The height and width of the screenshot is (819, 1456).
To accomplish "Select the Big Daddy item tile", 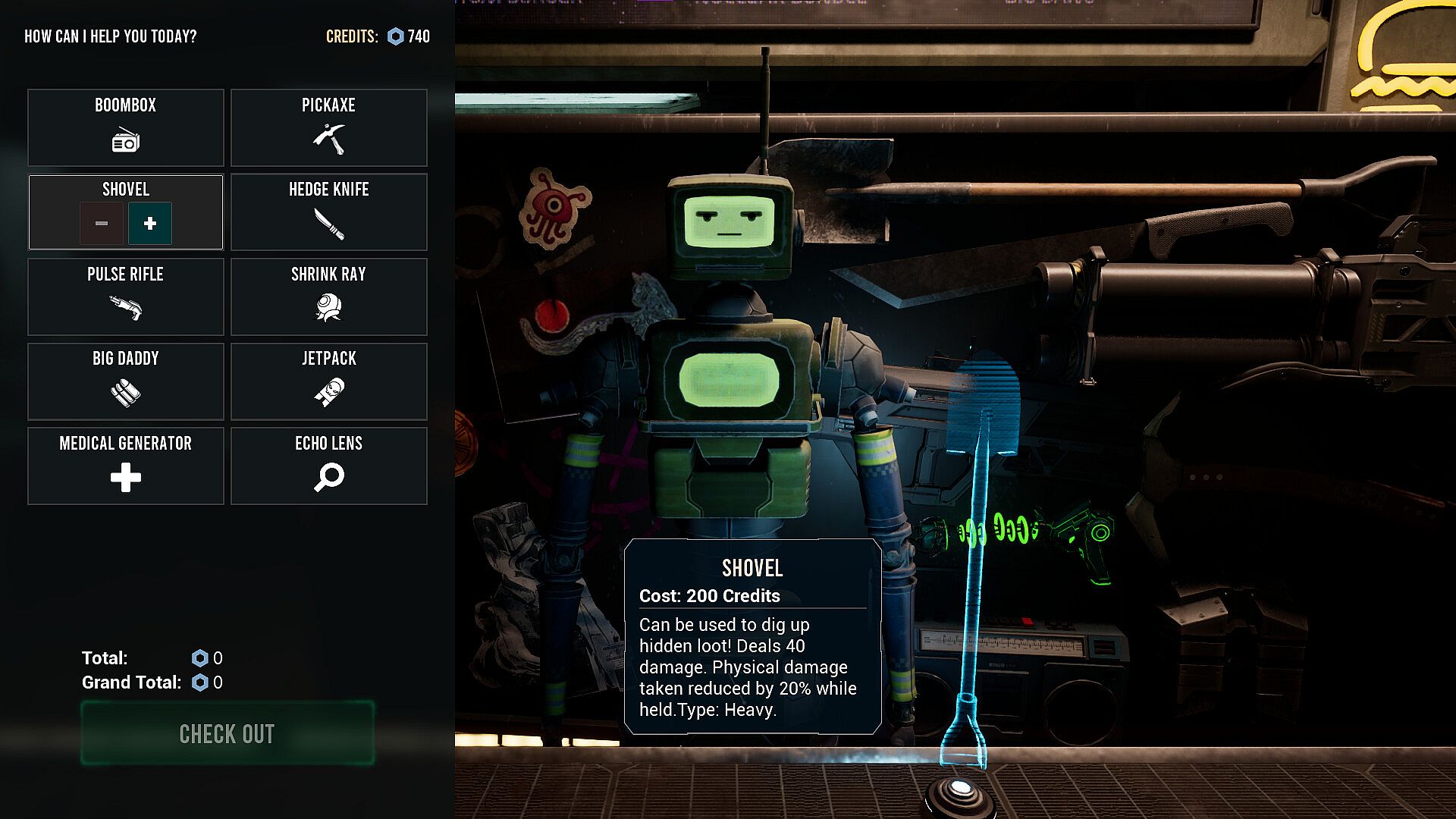I will point(126,381).
